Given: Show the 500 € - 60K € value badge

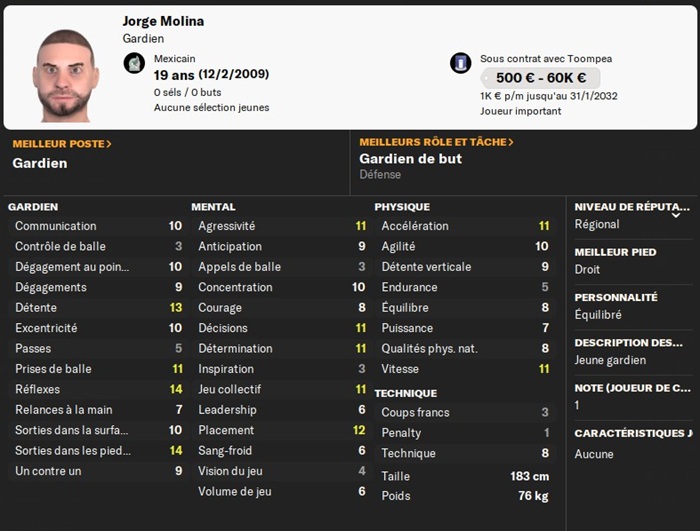Looking at the screenshot, I should click(540, 78).
